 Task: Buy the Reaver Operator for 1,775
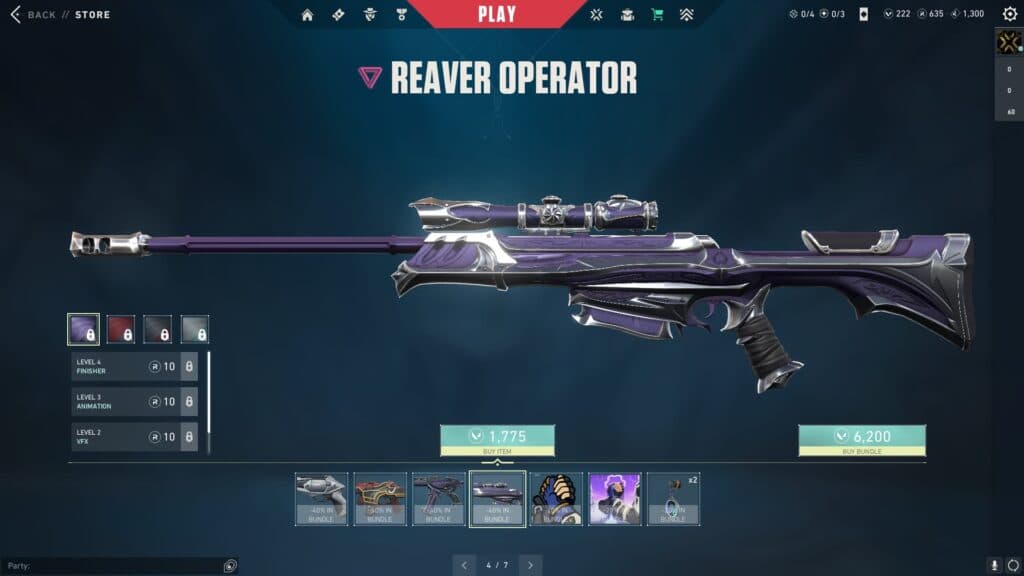(x=497, y=439)
